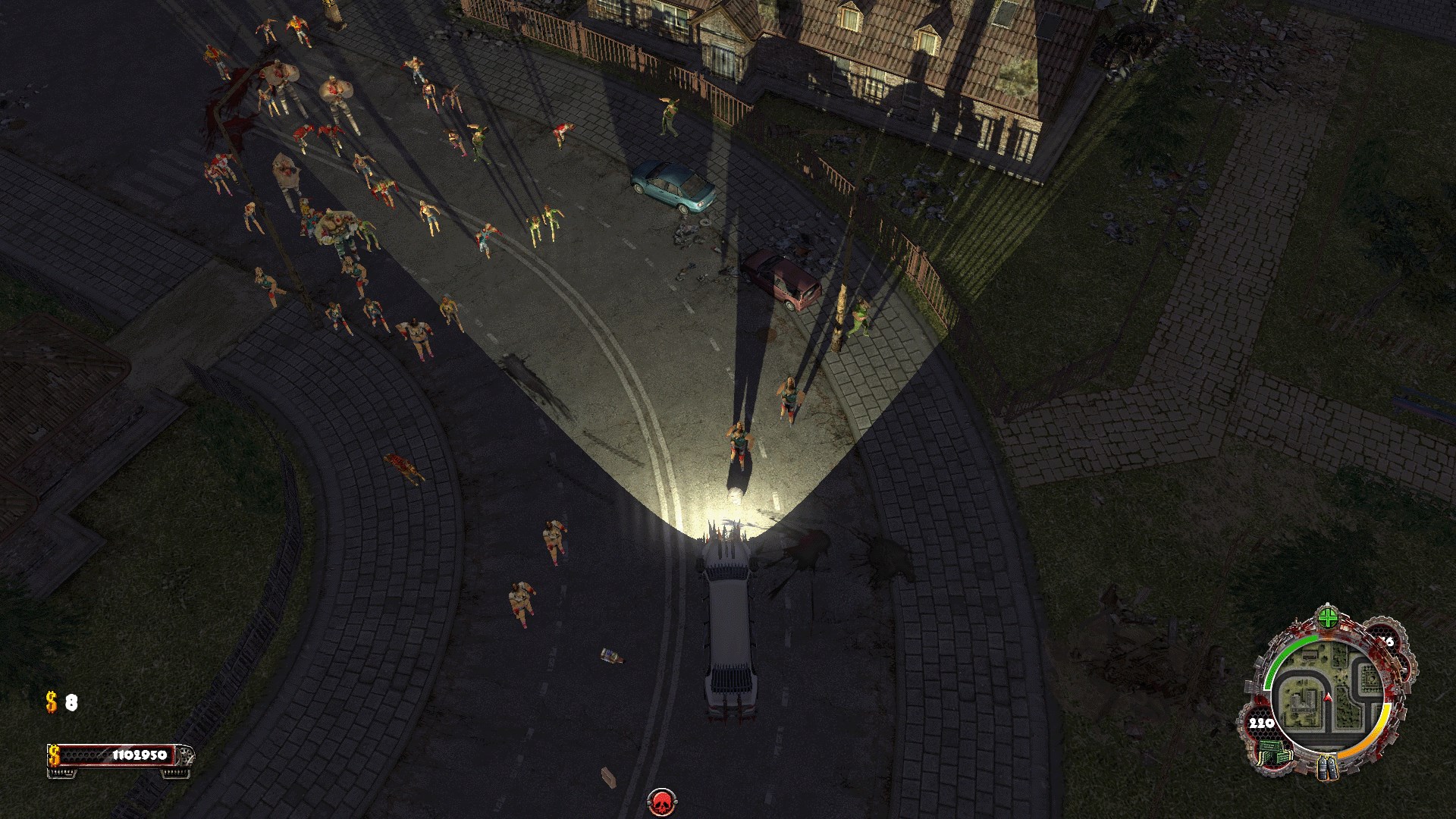This screenshot has height=819, width=1456.
Task: Click the green health cross icon
Action: click(x=1327, y=618)
